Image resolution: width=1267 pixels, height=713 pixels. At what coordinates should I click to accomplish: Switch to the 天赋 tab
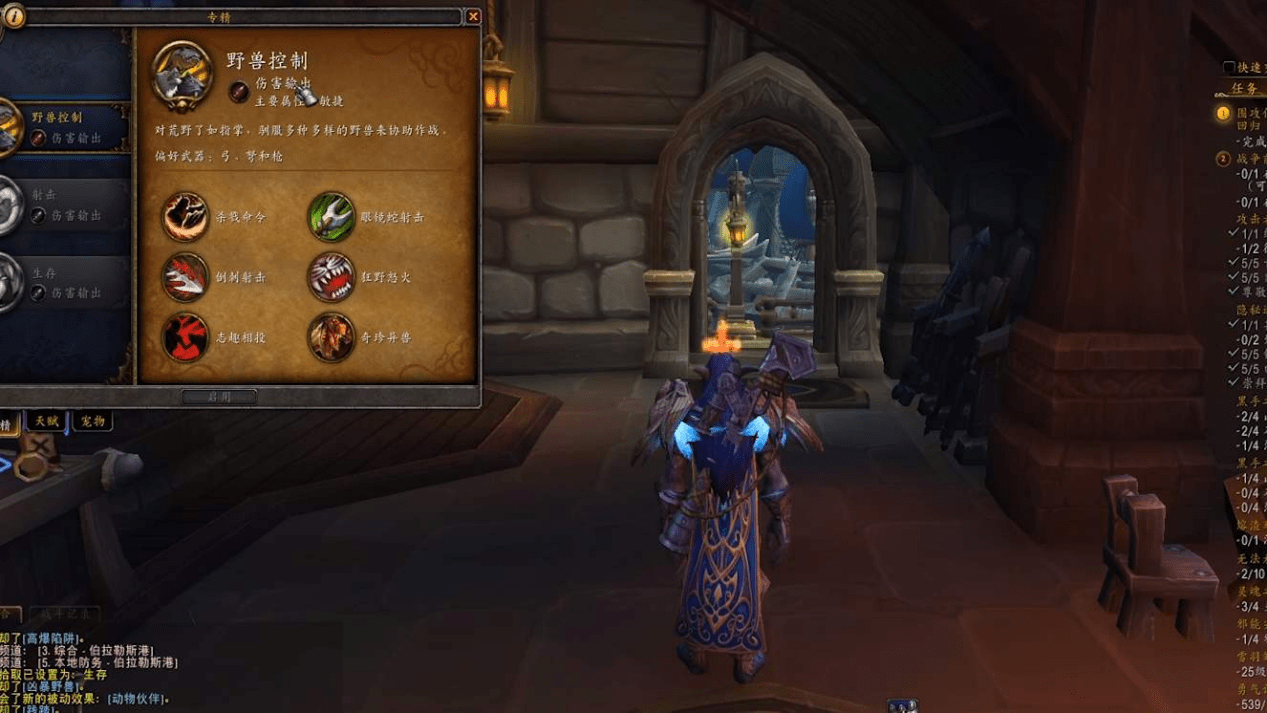(x=46, y=422)
